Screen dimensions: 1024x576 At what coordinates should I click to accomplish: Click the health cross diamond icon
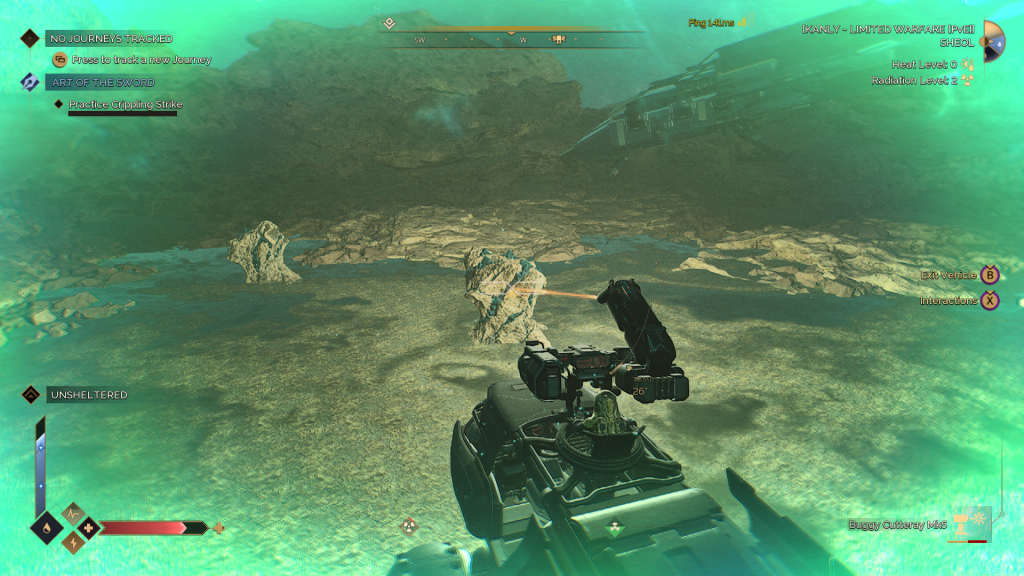(x=89, y=527)
